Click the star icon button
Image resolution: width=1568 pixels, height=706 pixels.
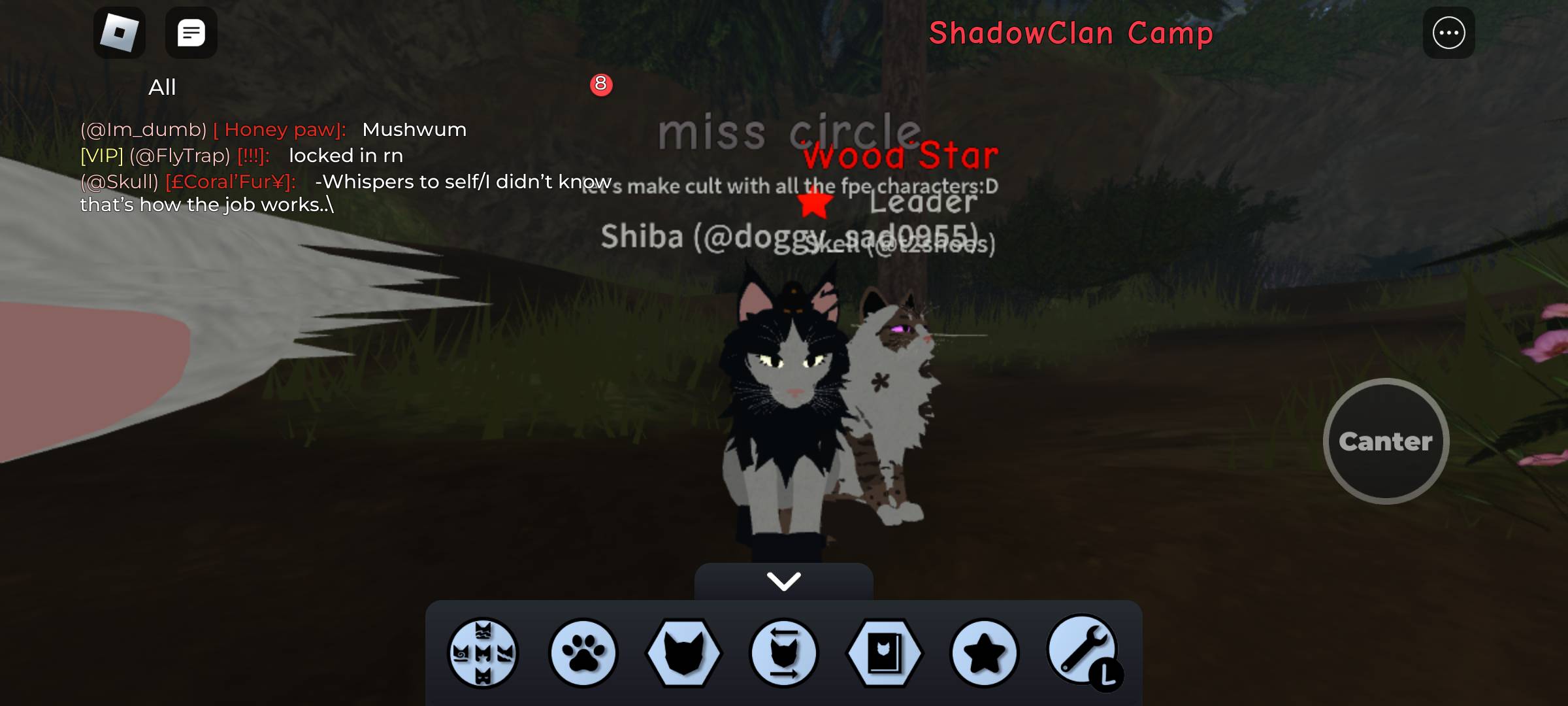tap(984, 652)
